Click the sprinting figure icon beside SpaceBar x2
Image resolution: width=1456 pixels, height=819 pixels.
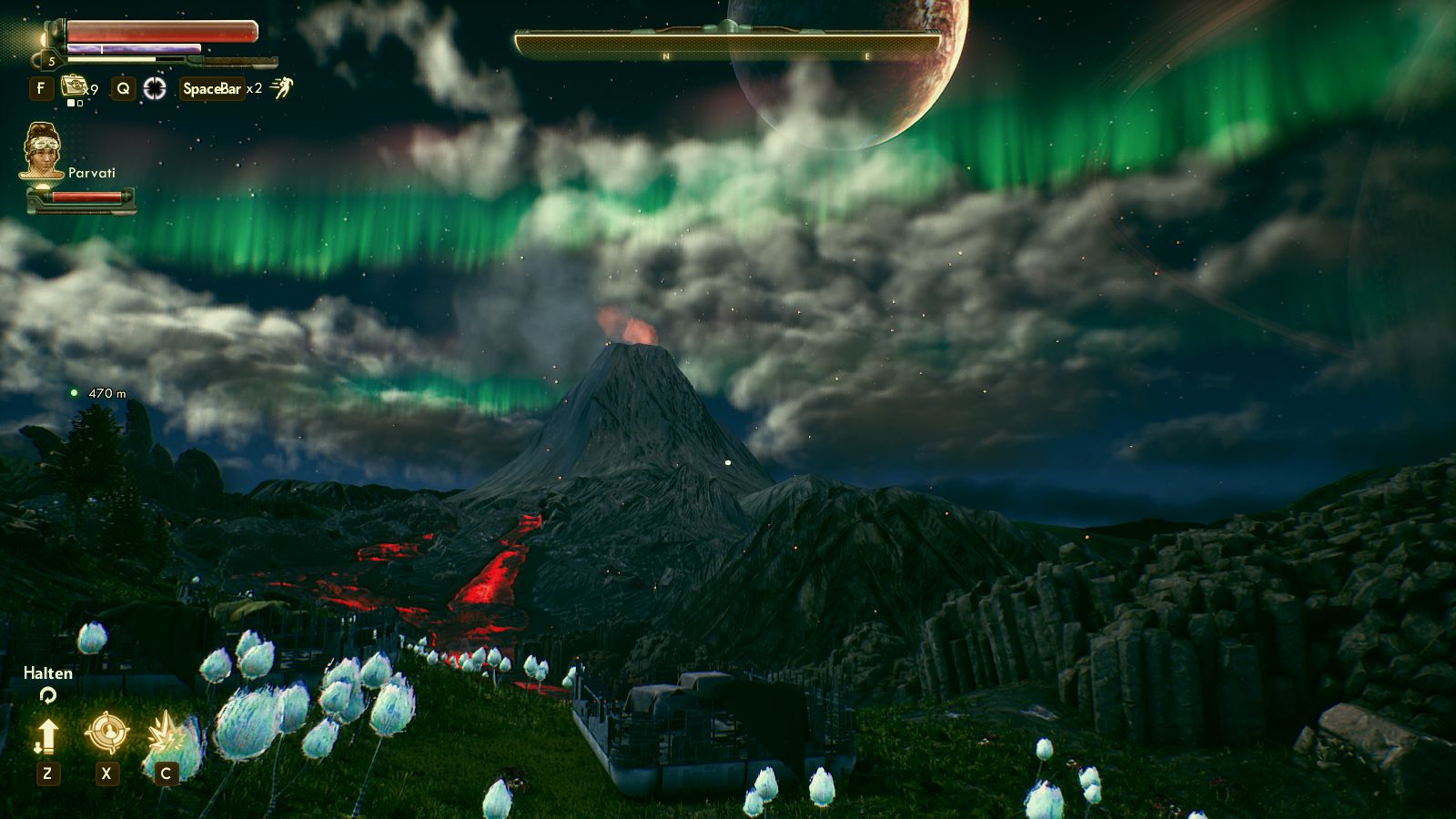[282, 87]
